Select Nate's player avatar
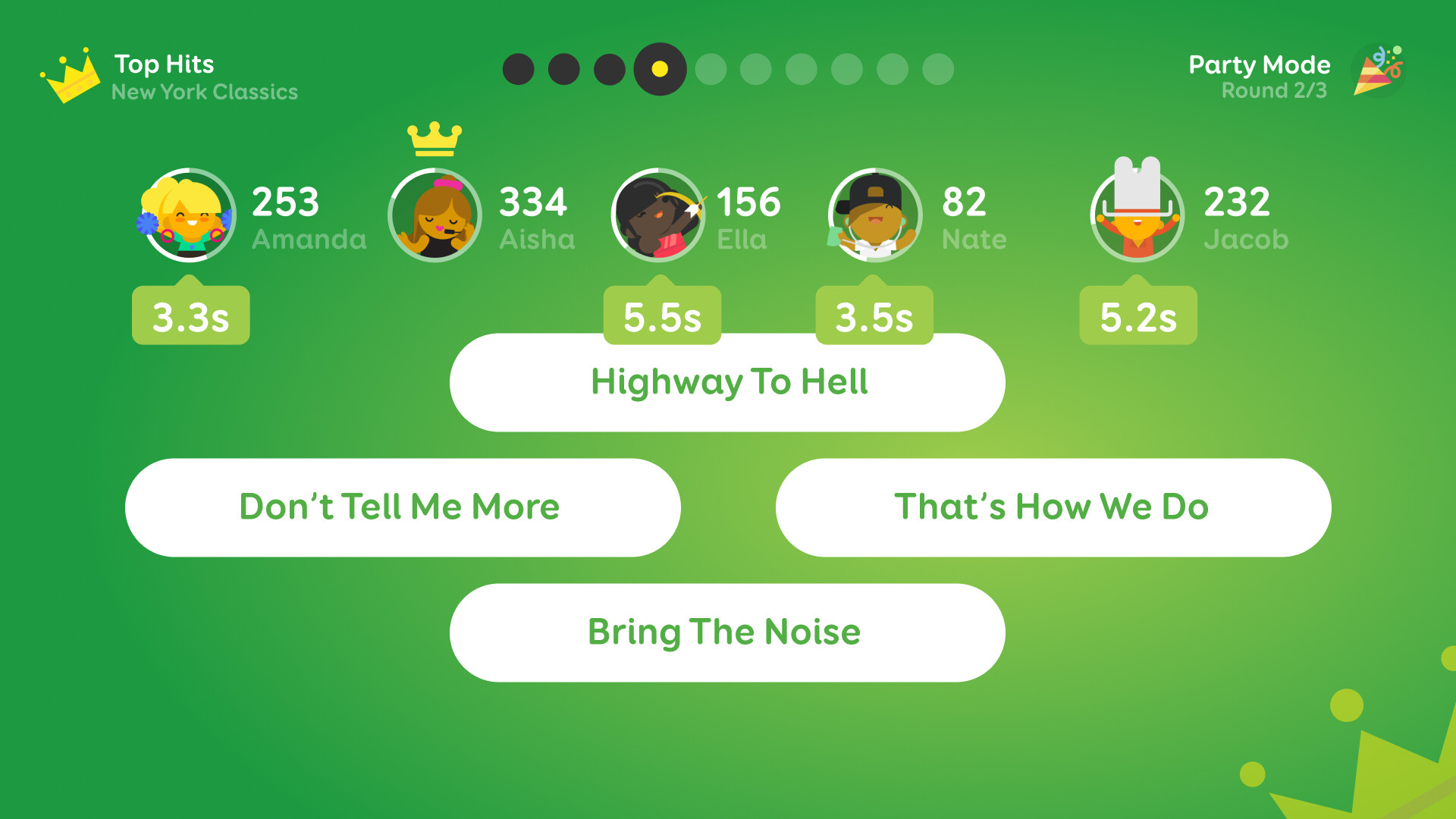The width and height of the screenshot is (1456, 819). tap(874, 215)
